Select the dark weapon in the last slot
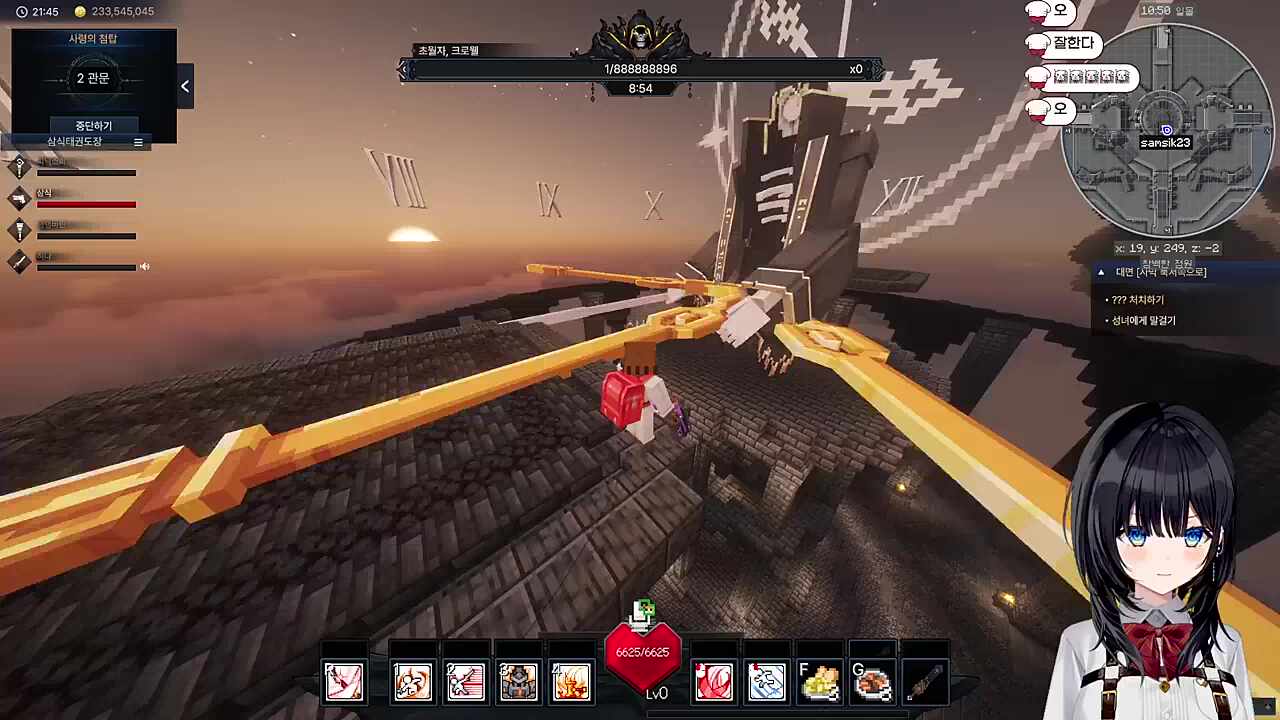This screenshot has width=1280, height=720. 926,682
